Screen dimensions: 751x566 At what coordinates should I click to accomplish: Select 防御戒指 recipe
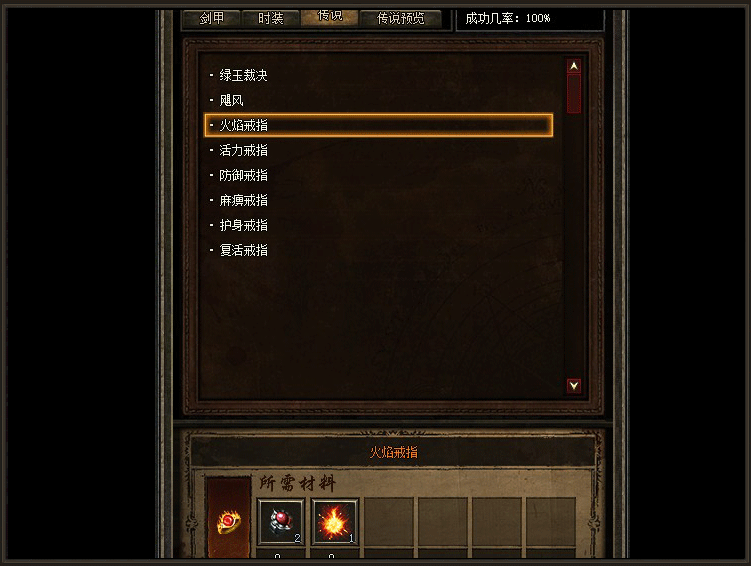(243, 175)
